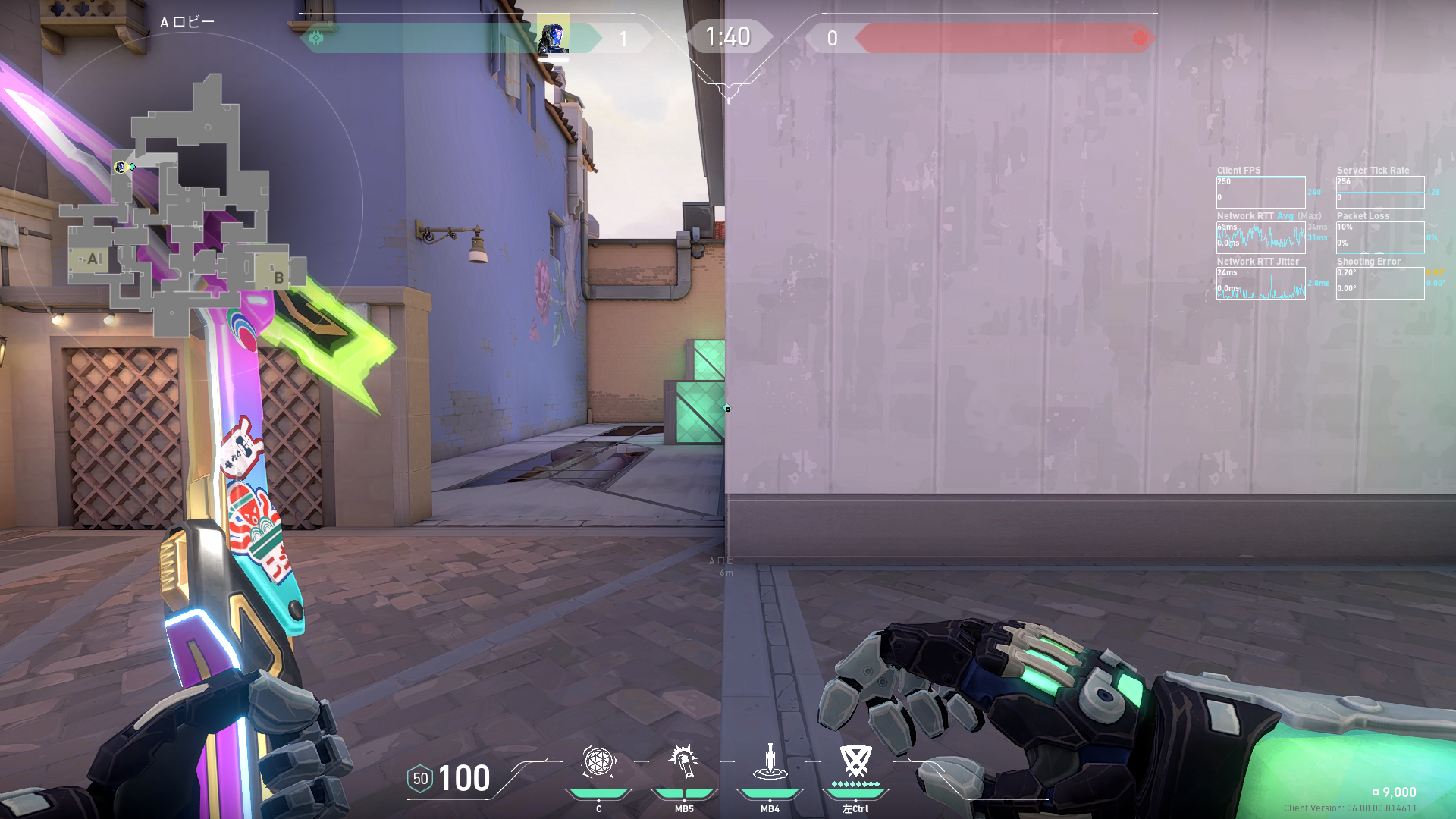Select the geodesic sphere ability icon
Image resolution: width=1456 pixels, height=819 pixels.
[x=598, y=761]
